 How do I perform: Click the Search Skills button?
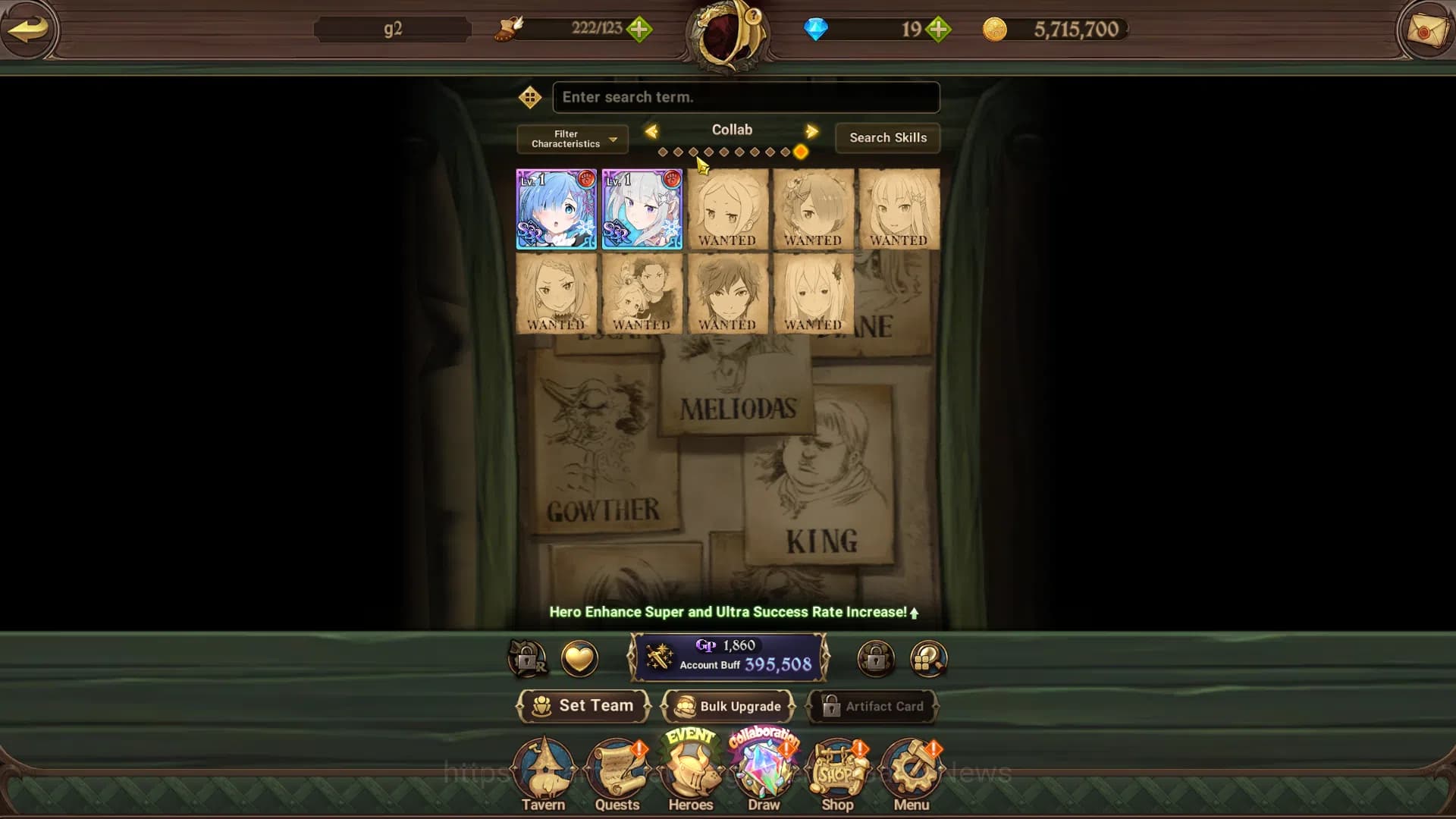(887, 138)
